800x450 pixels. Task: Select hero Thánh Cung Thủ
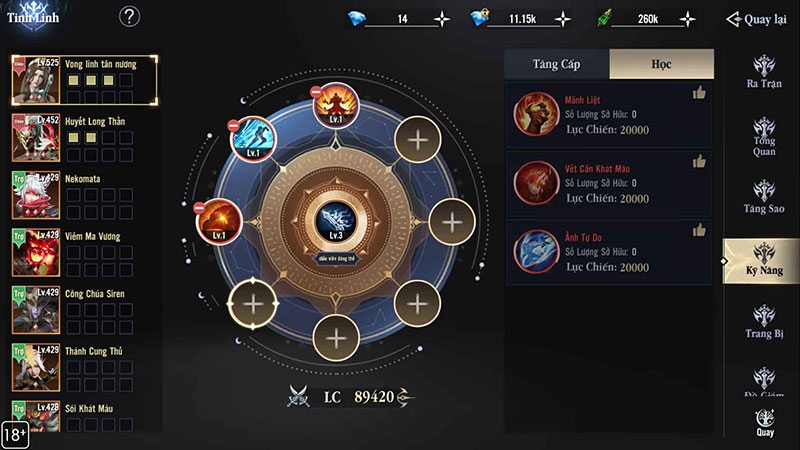click(x=84, y=367)
